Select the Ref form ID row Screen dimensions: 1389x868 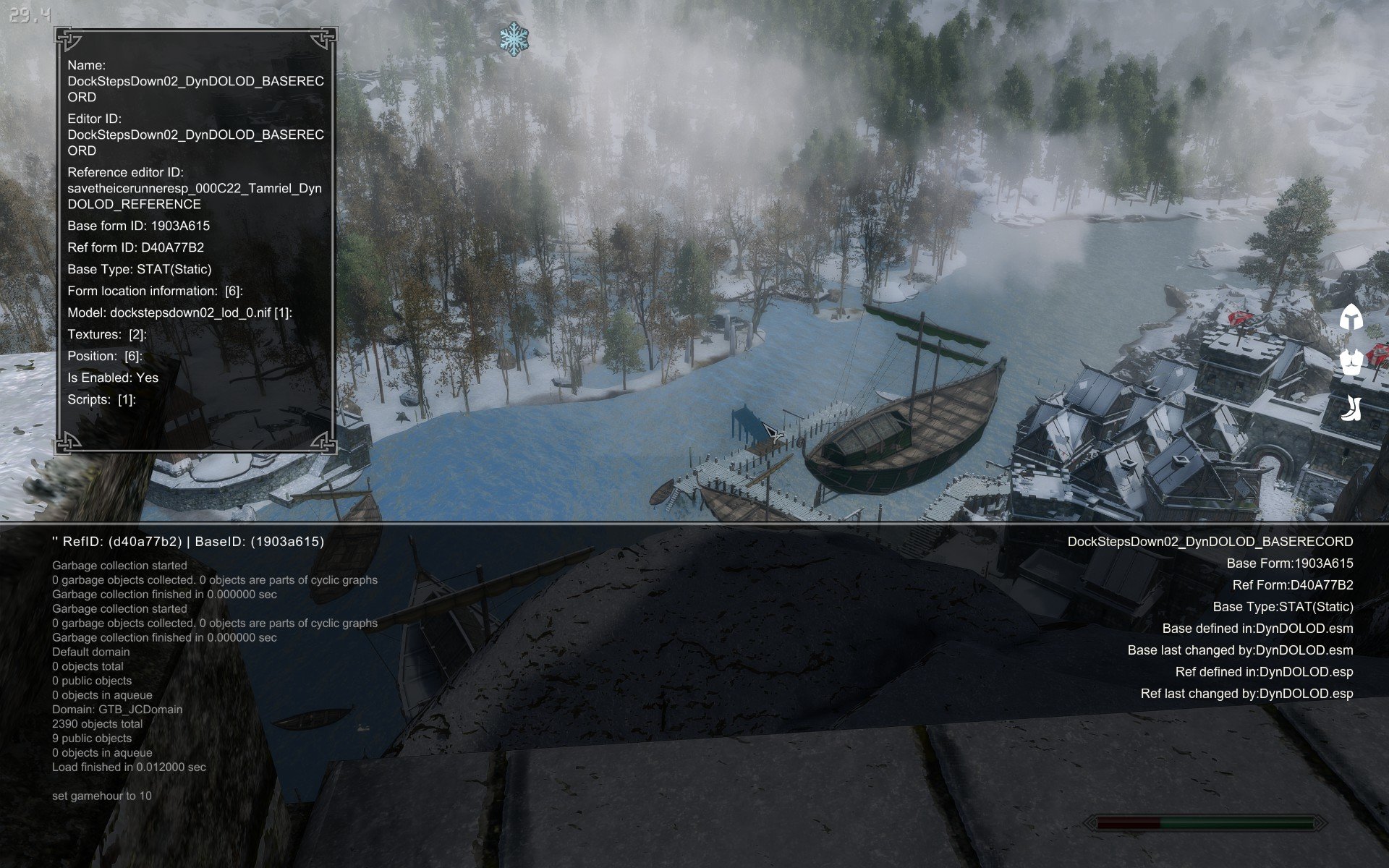pyautogui.click(x=135, y=247)
